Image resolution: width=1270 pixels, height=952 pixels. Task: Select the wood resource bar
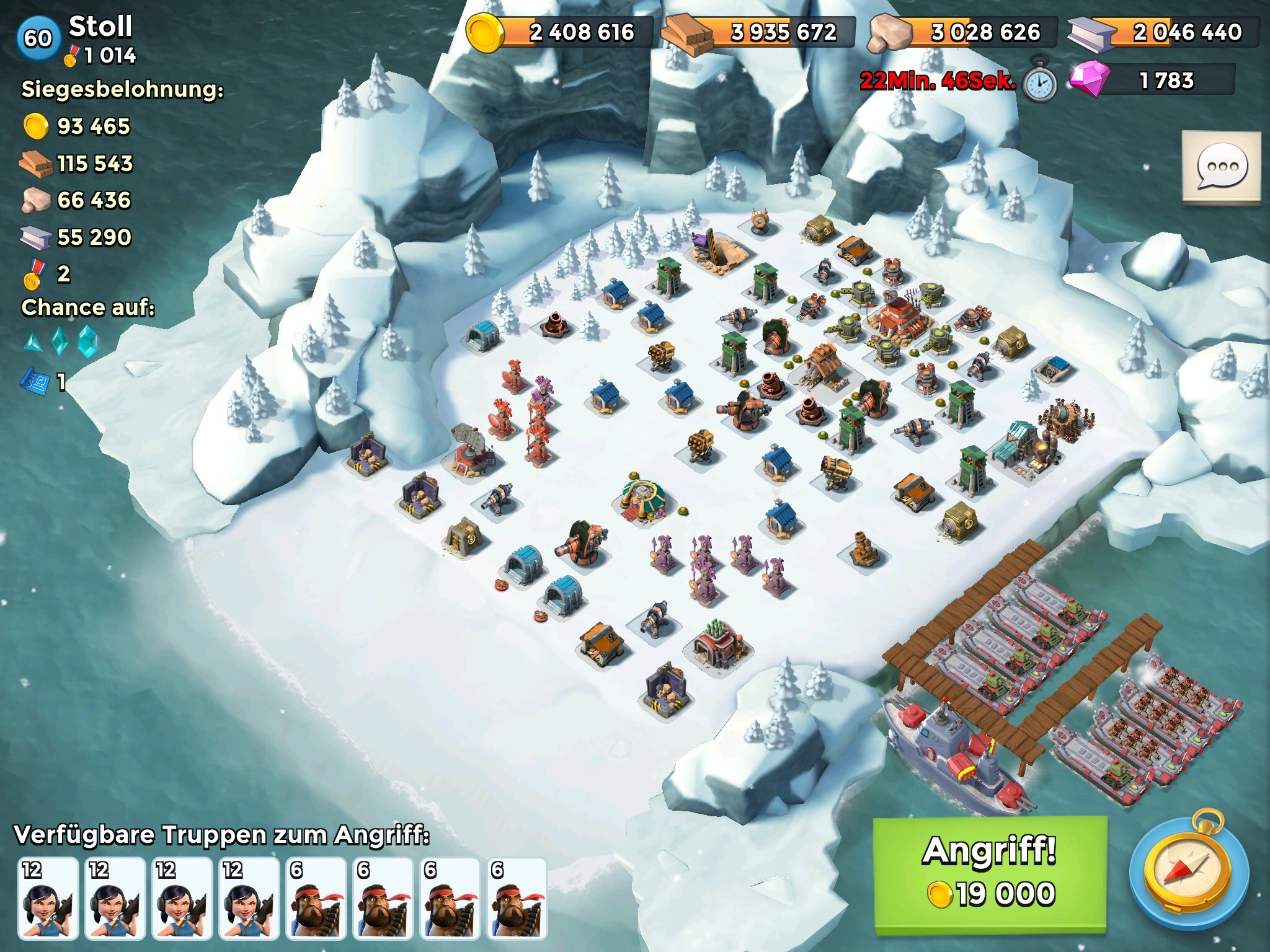tap(759, 32)
